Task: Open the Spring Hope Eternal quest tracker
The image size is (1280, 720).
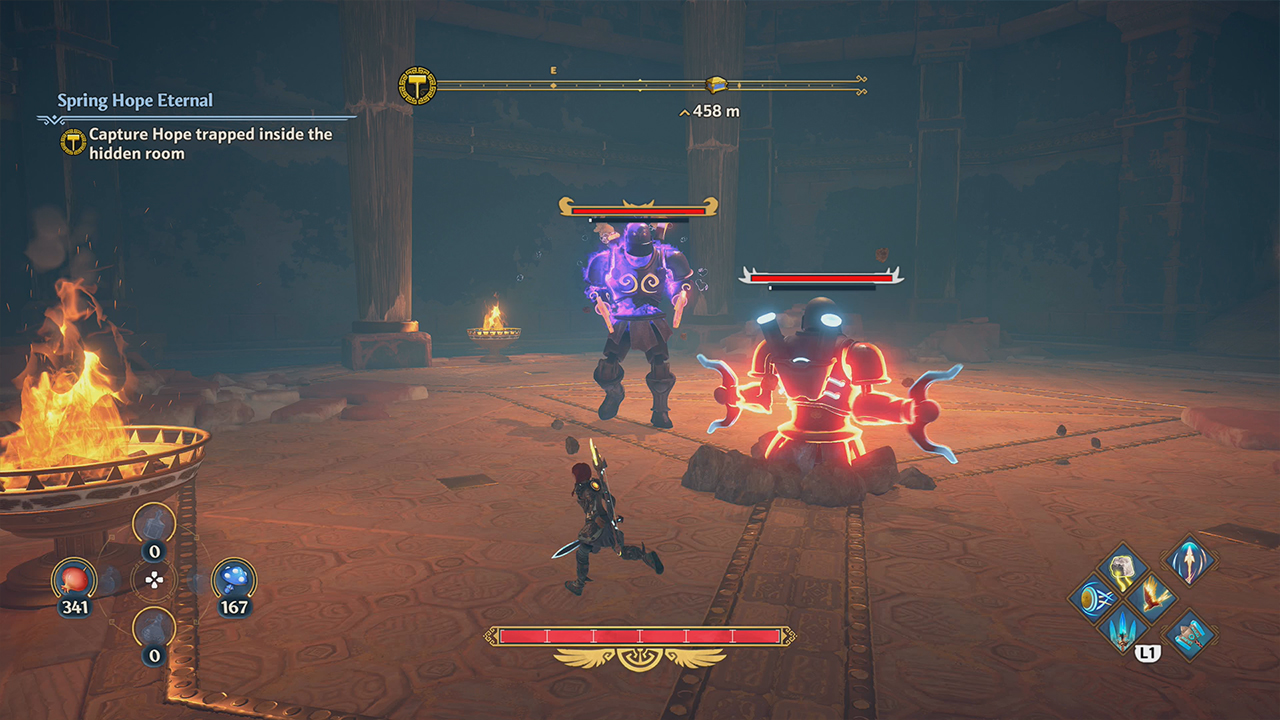Action: [x=135, y=101]
